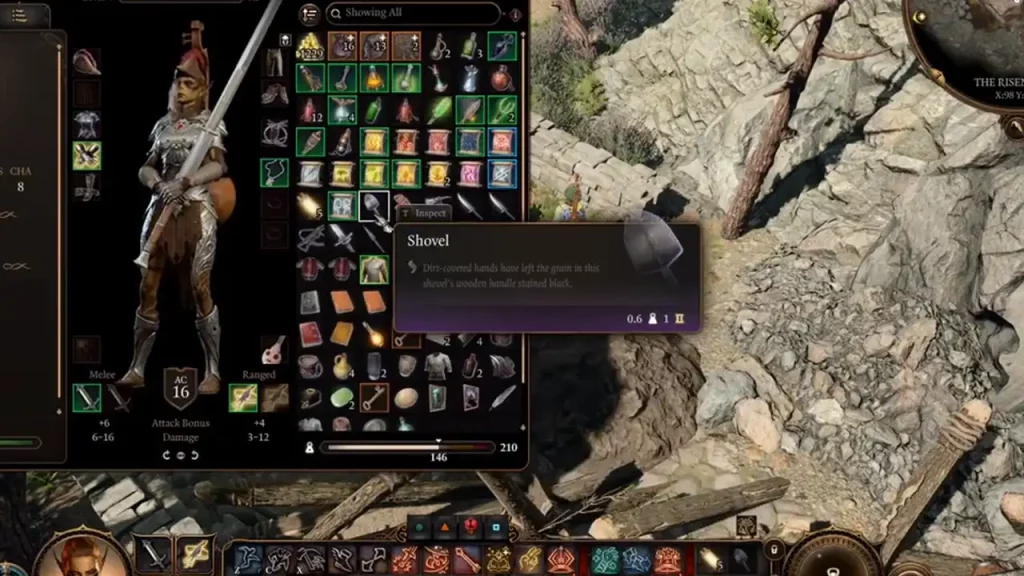Pick the key item in the inventory grid
This screenshot has height=576, width=1024.
pyautogui.click(x=374, y=397)
